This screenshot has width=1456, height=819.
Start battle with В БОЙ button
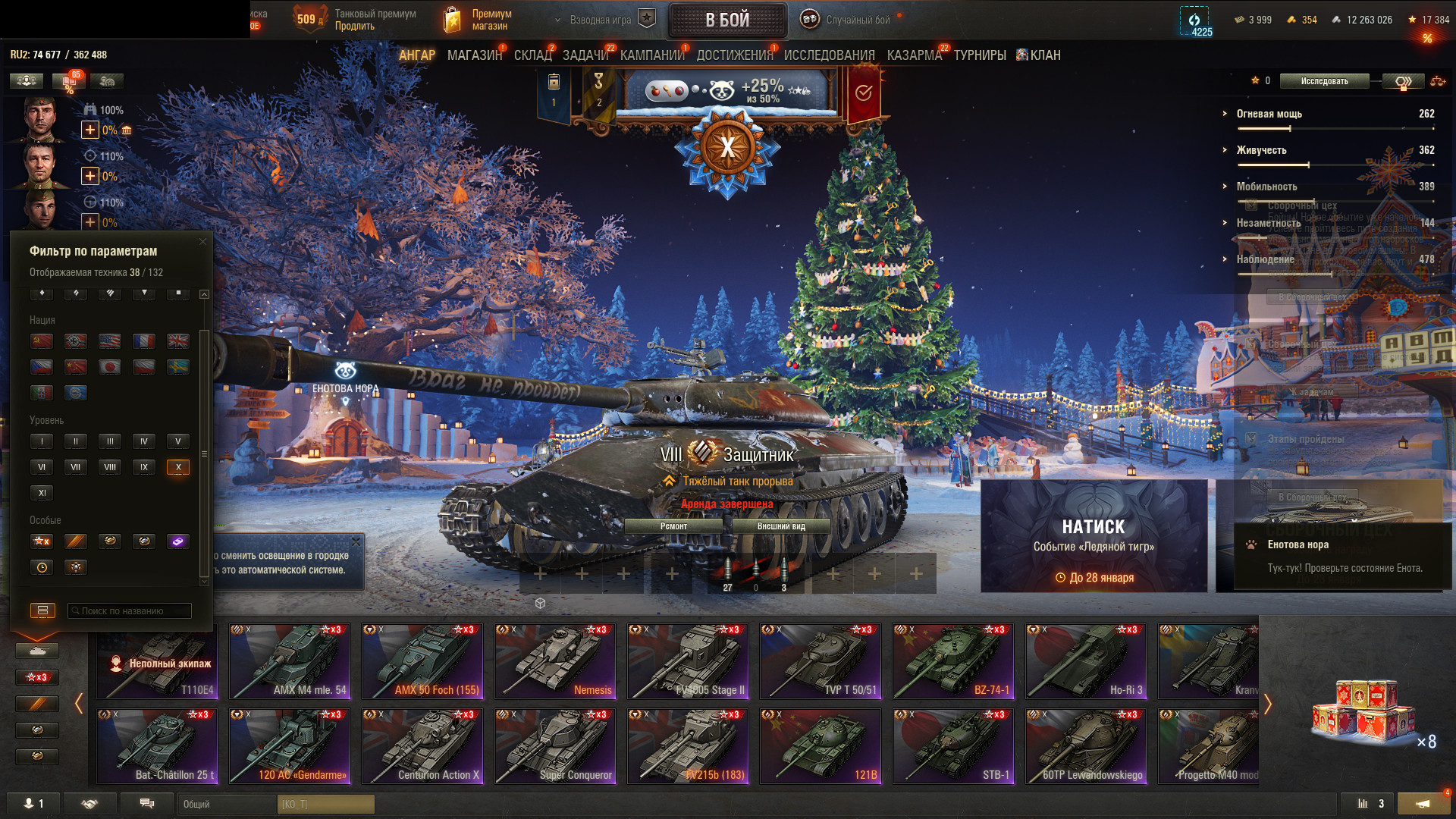pyautogui.click(x=727, y=20)
